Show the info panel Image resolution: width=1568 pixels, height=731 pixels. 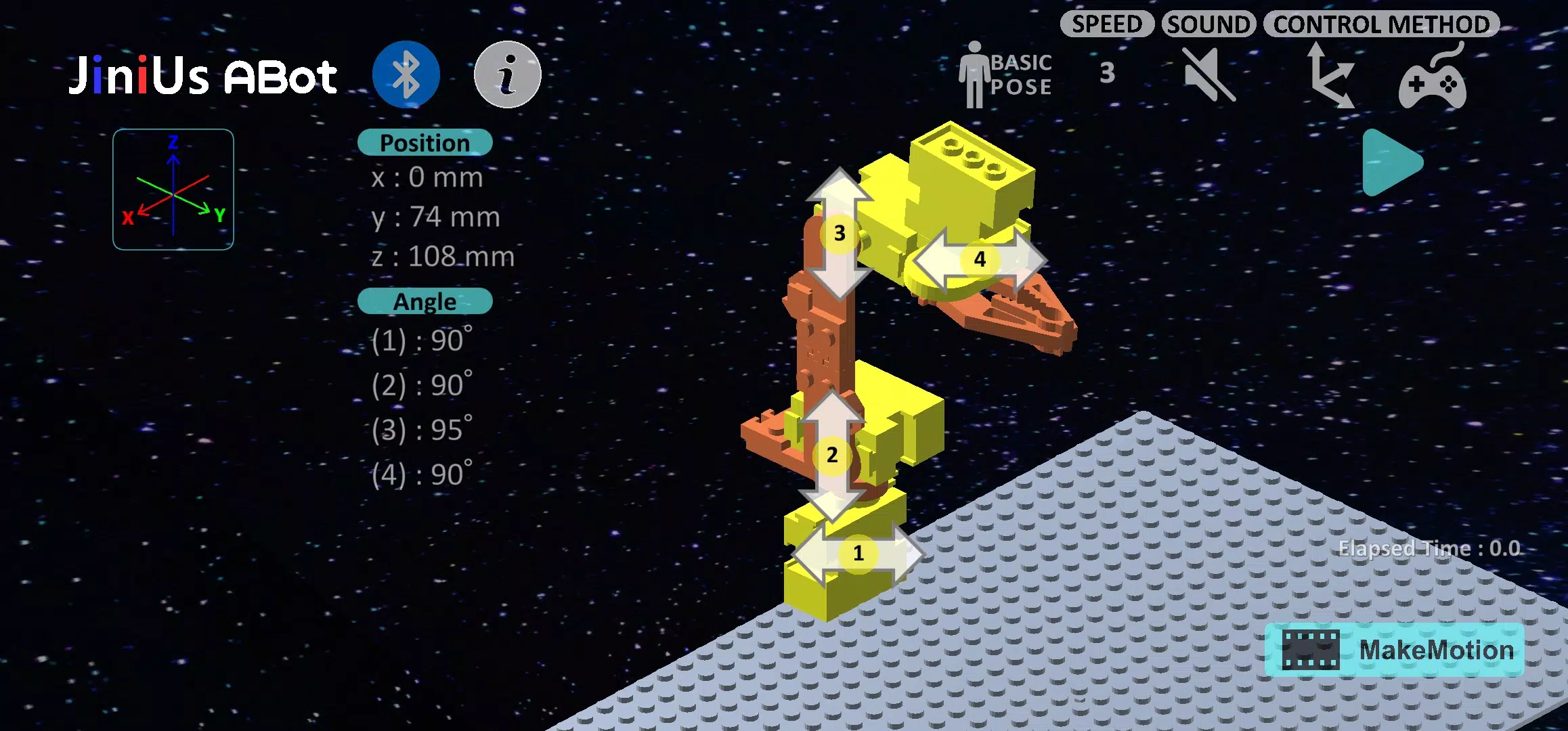[x=507, y=74]
